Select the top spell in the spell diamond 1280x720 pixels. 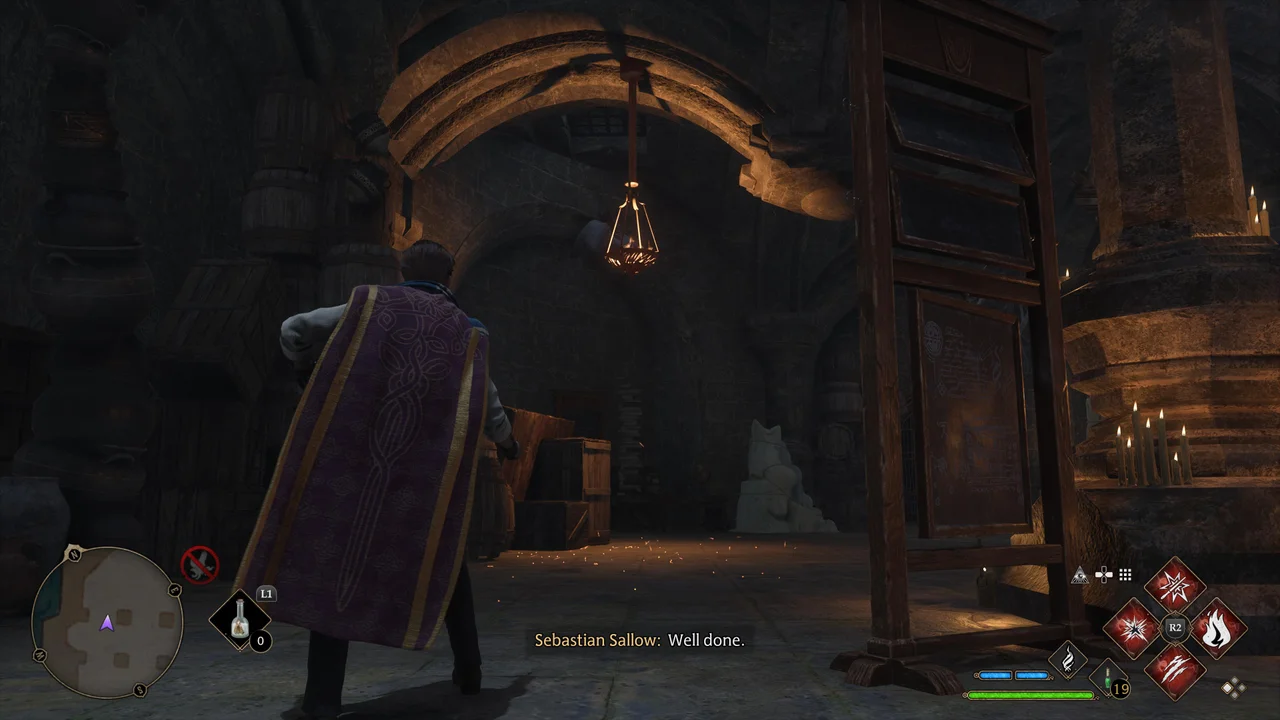click(x=1175, y=584)
